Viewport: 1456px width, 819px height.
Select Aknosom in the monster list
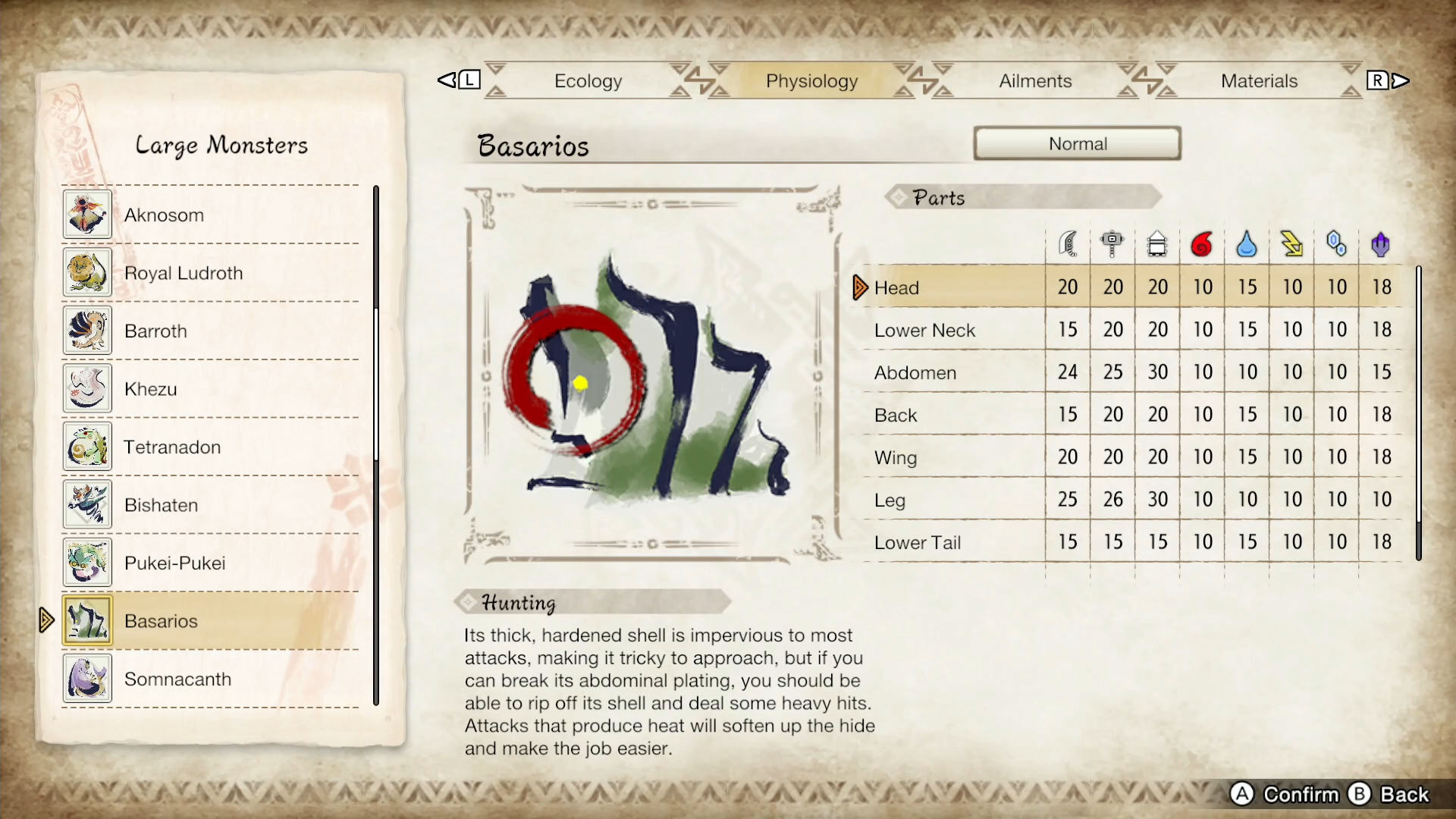click(x=164, y=215)
